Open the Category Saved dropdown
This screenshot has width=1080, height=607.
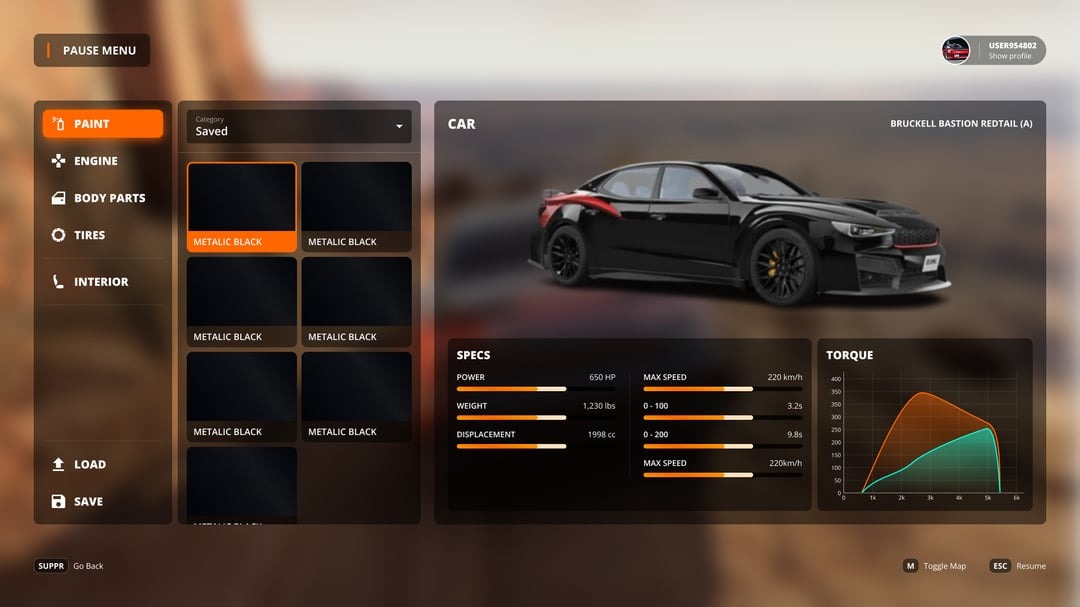tap(299, 126)
